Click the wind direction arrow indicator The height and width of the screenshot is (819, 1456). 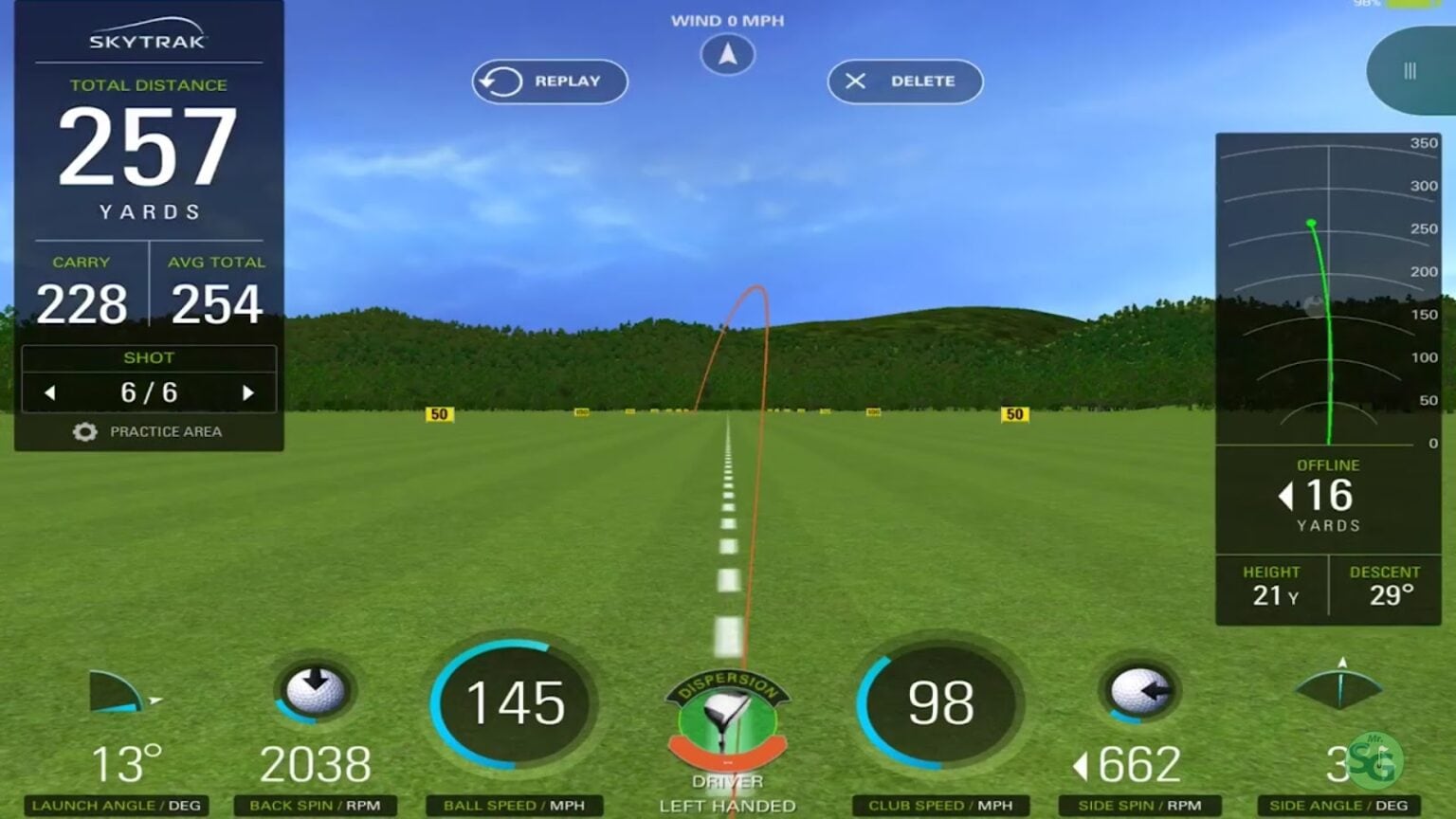click(726, 54)
